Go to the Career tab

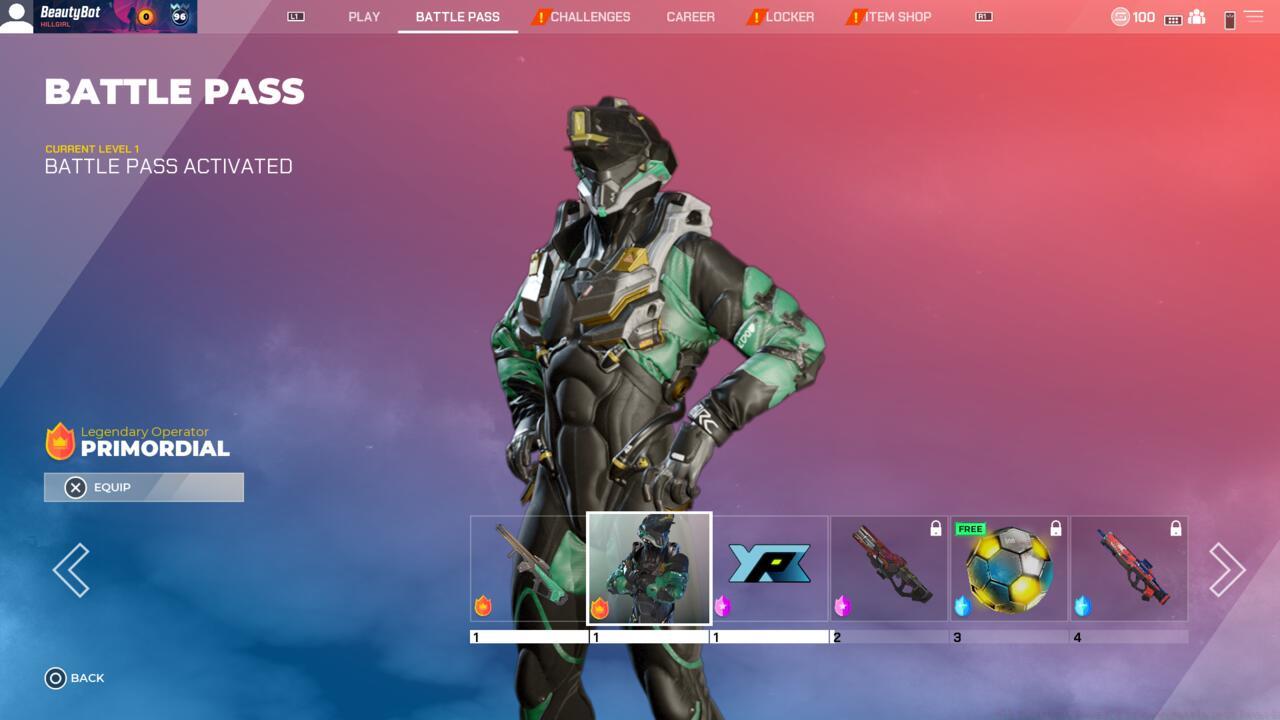pos(690,17)
